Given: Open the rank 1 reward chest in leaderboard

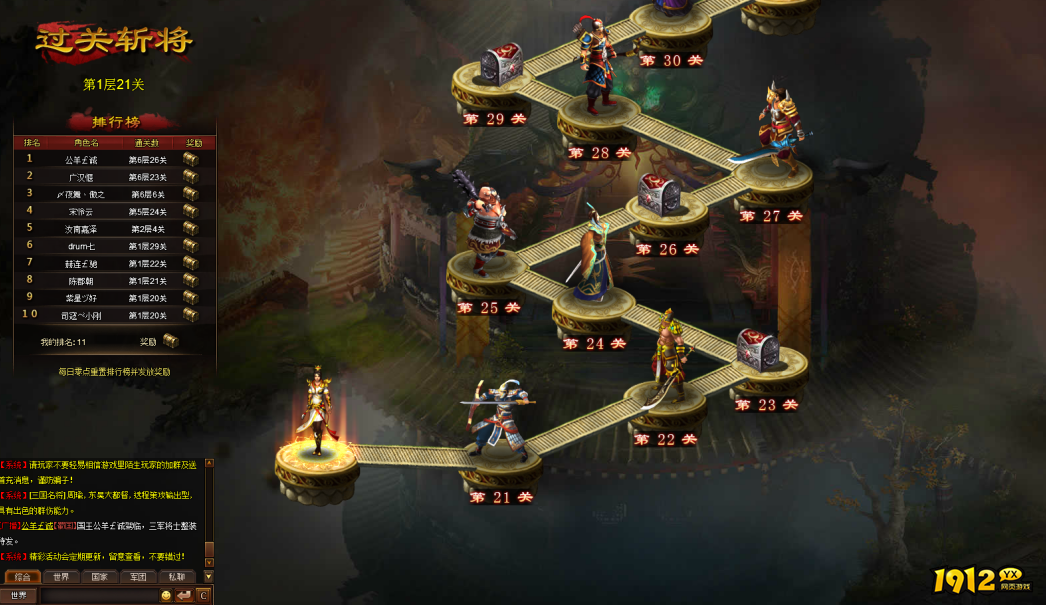Looking at the screenshot, I should (x=190, y=159).
